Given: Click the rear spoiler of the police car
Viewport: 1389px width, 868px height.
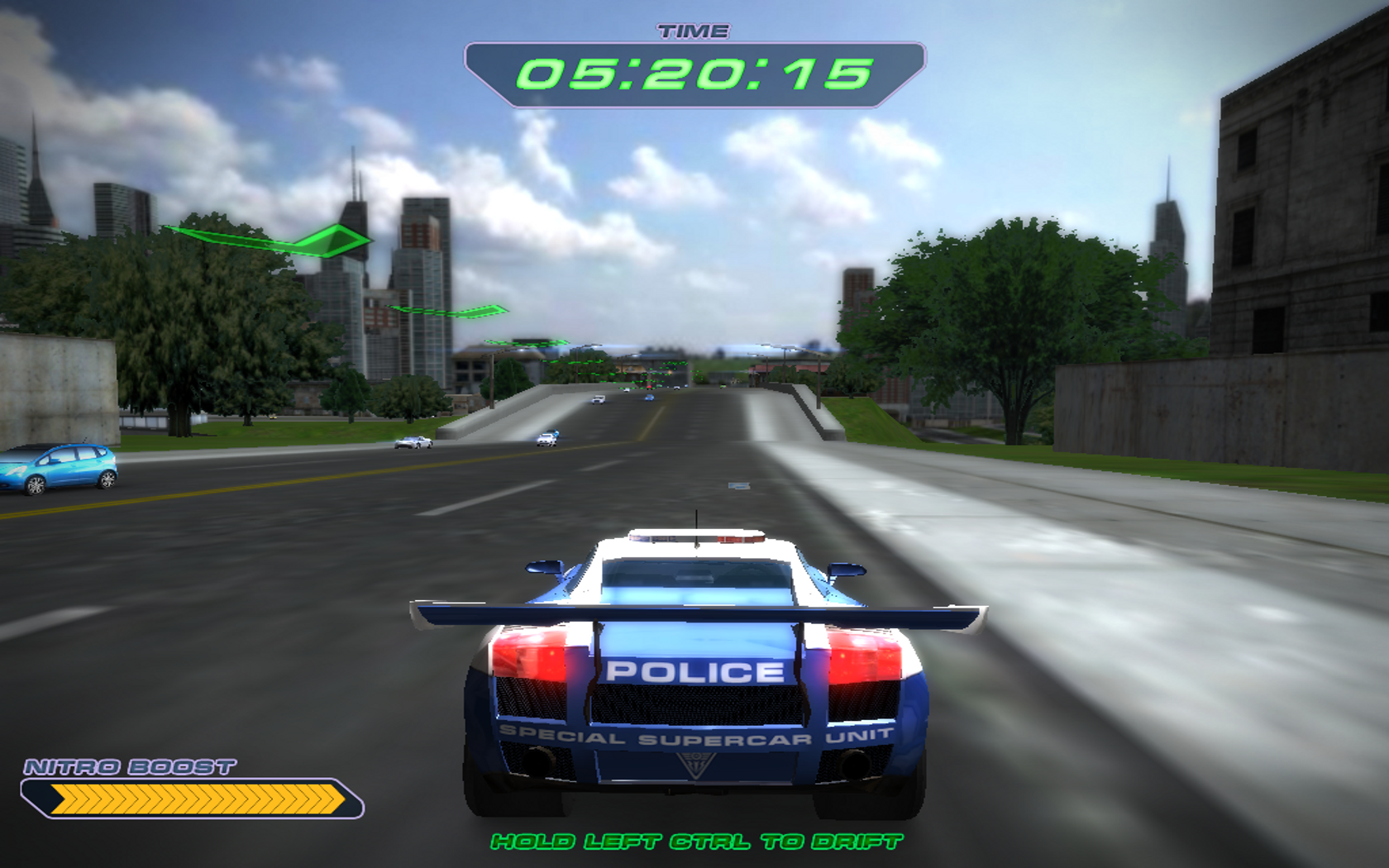Looking at the screenshot, I should point(694,613).
